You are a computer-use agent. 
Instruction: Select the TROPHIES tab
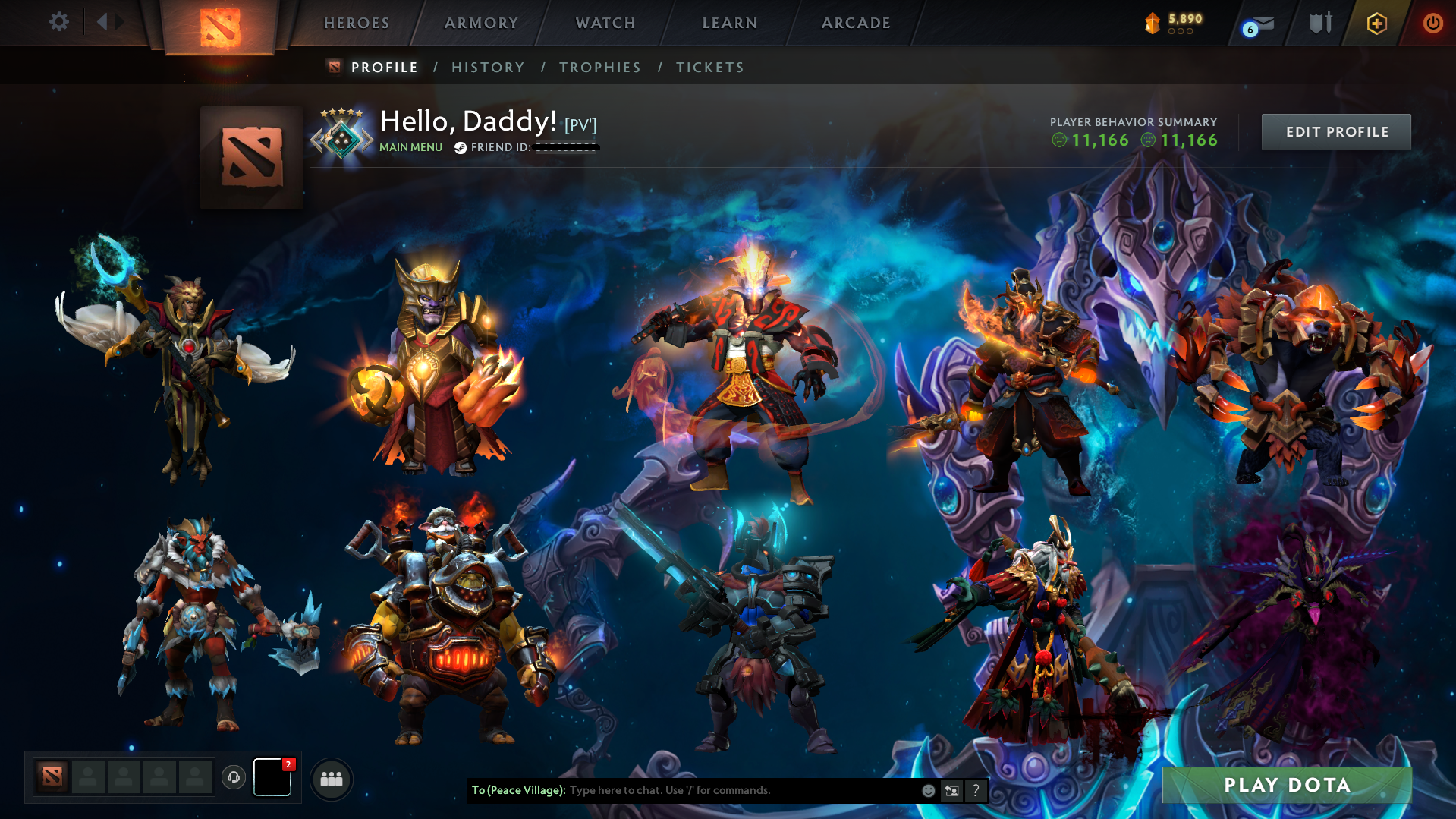pos(599,67)
